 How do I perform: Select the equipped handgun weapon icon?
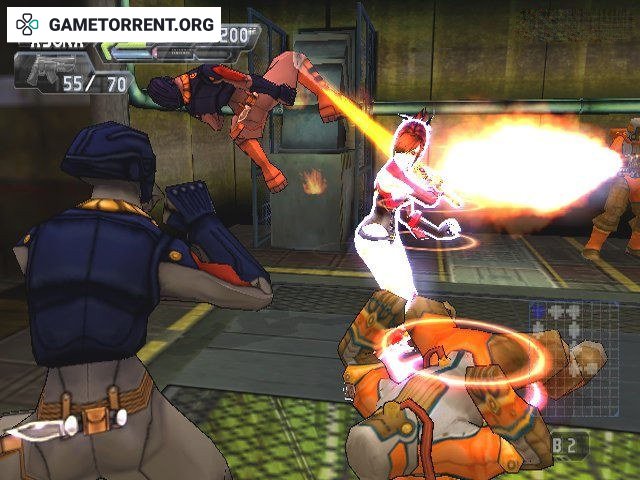click(x=37, y=73)
